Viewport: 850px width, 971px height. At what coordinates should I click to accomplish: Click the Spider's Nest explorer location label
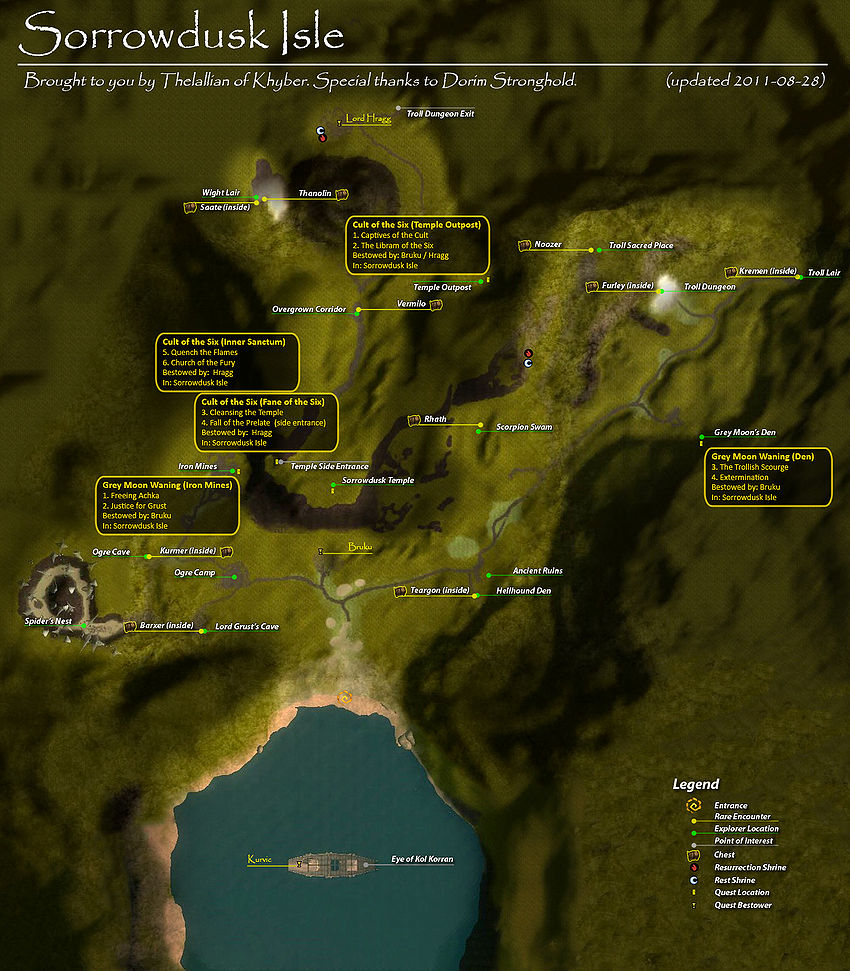tap(49, 621)
